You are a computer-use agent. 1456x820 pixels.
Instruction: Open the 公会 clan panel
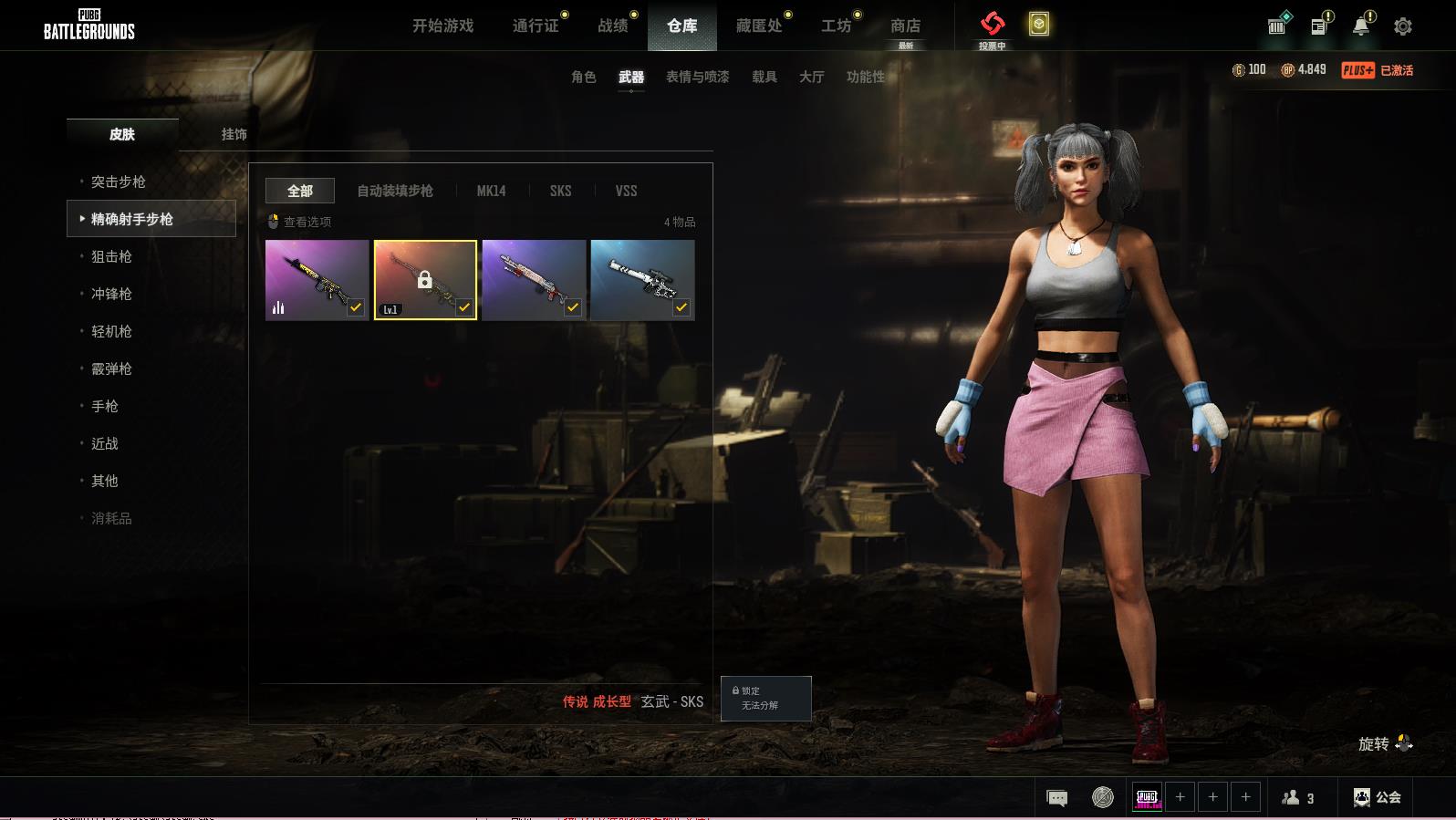pos(1378,797)
